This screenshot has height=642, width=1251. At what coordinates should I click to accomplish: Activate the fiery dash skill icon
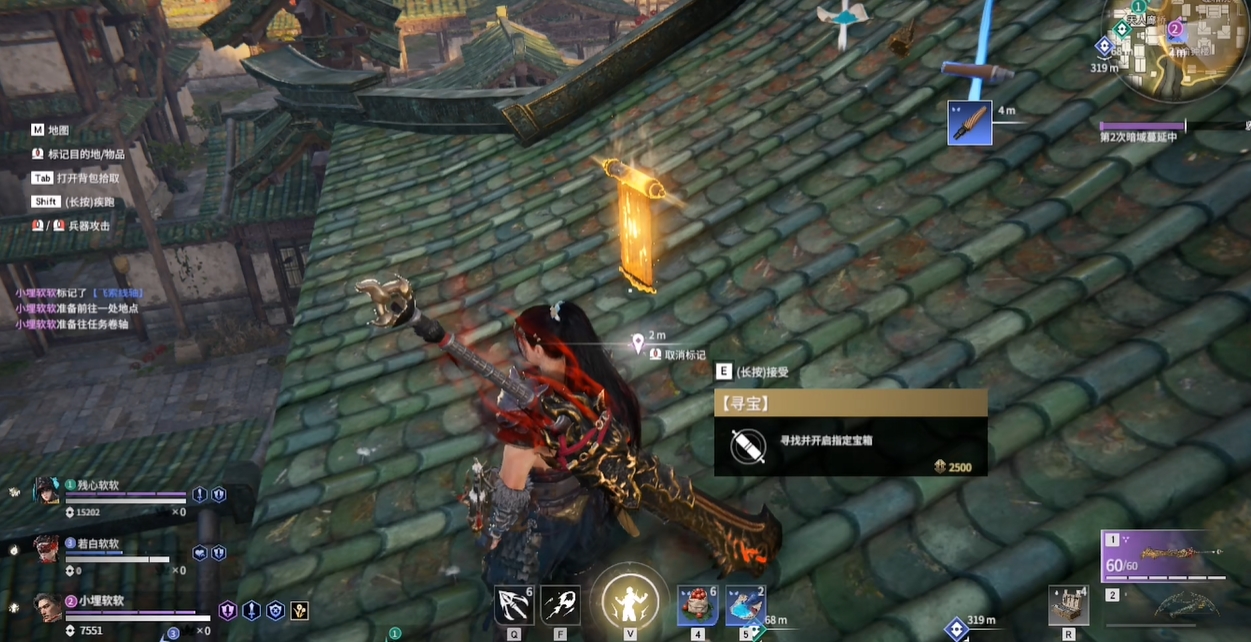click(x=560, y=605)
